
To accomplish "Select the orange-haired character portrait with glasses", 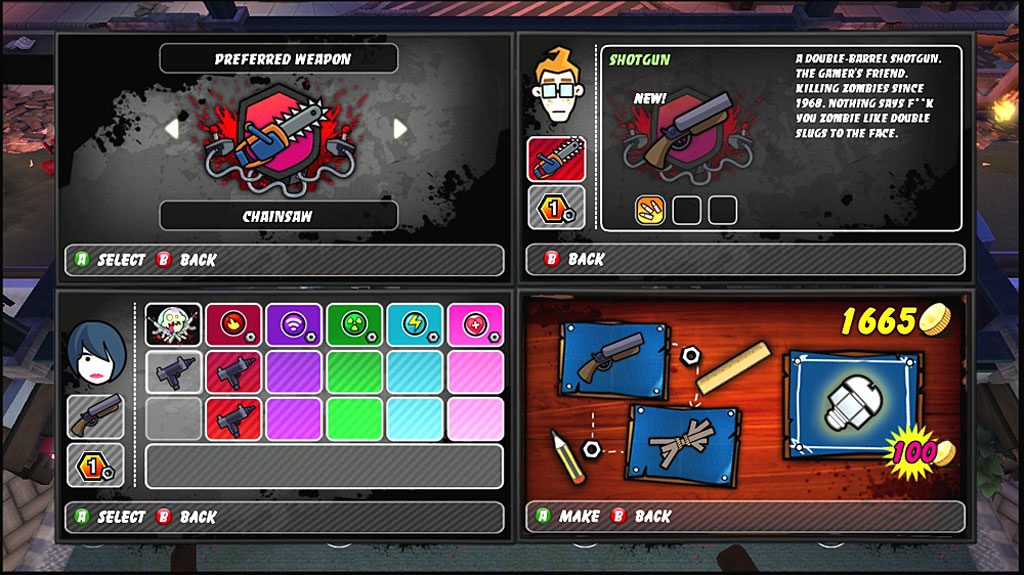I will 556,87.
